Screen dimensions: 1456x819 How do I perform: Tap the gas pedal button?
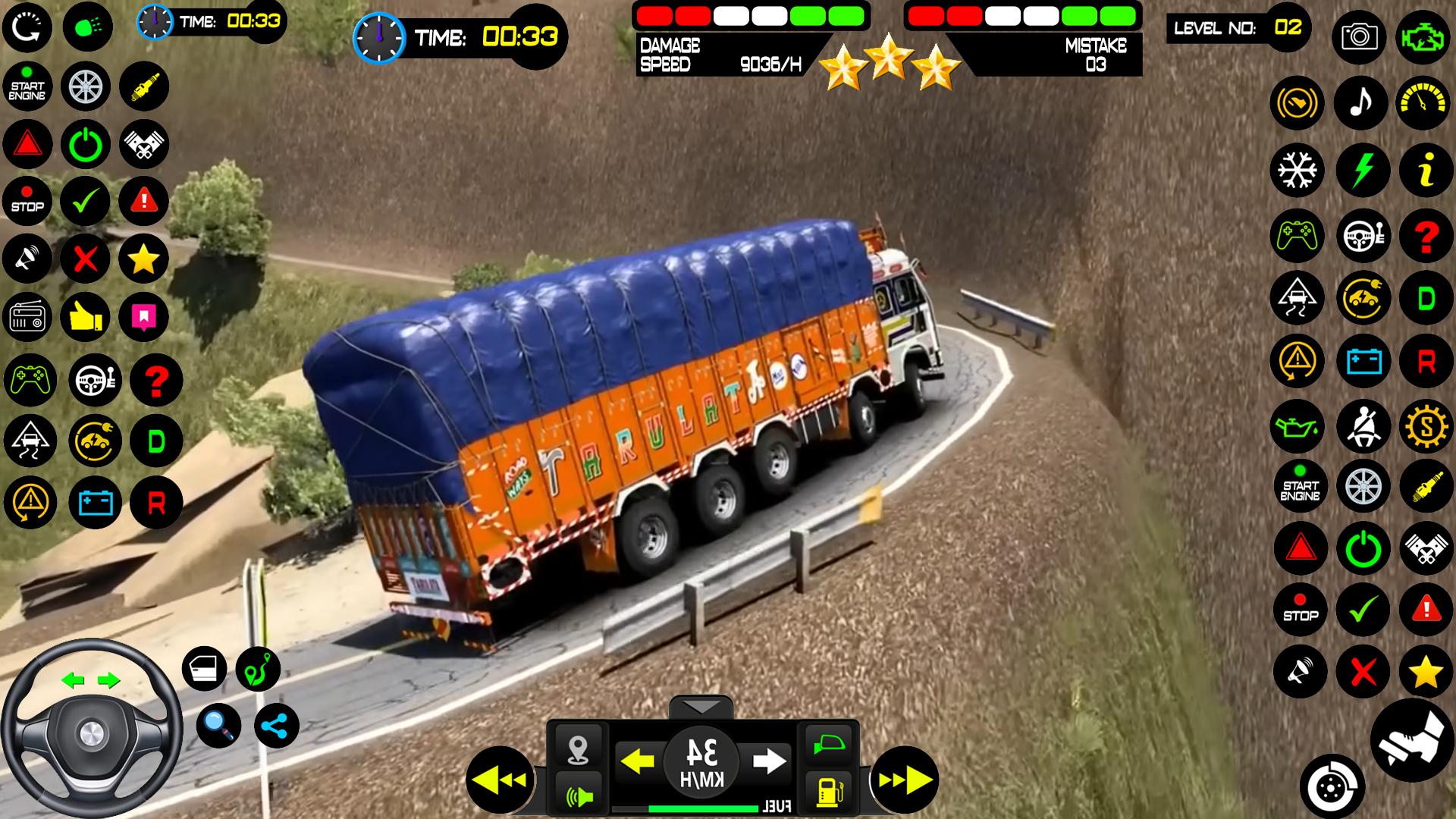pos(1411,740)
